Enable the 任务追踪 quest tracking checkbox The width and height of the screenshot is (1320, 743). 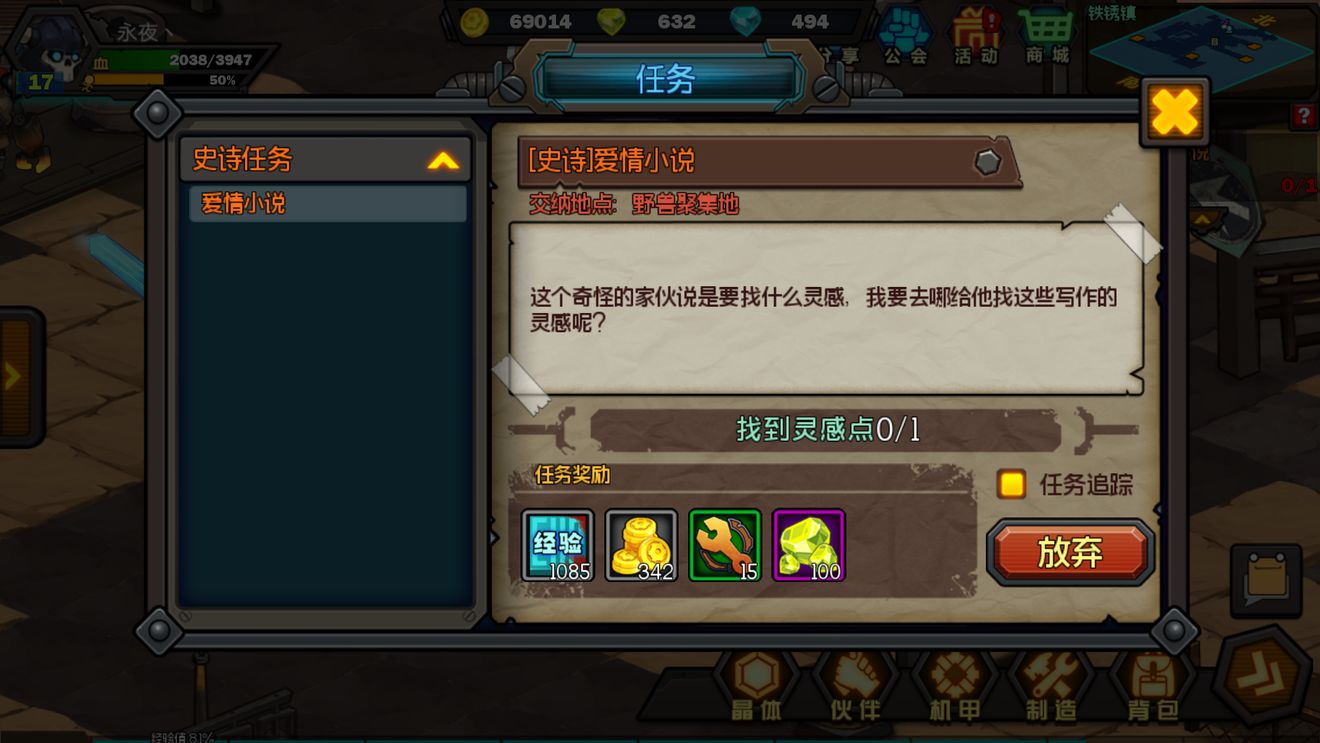(1011, 484)
